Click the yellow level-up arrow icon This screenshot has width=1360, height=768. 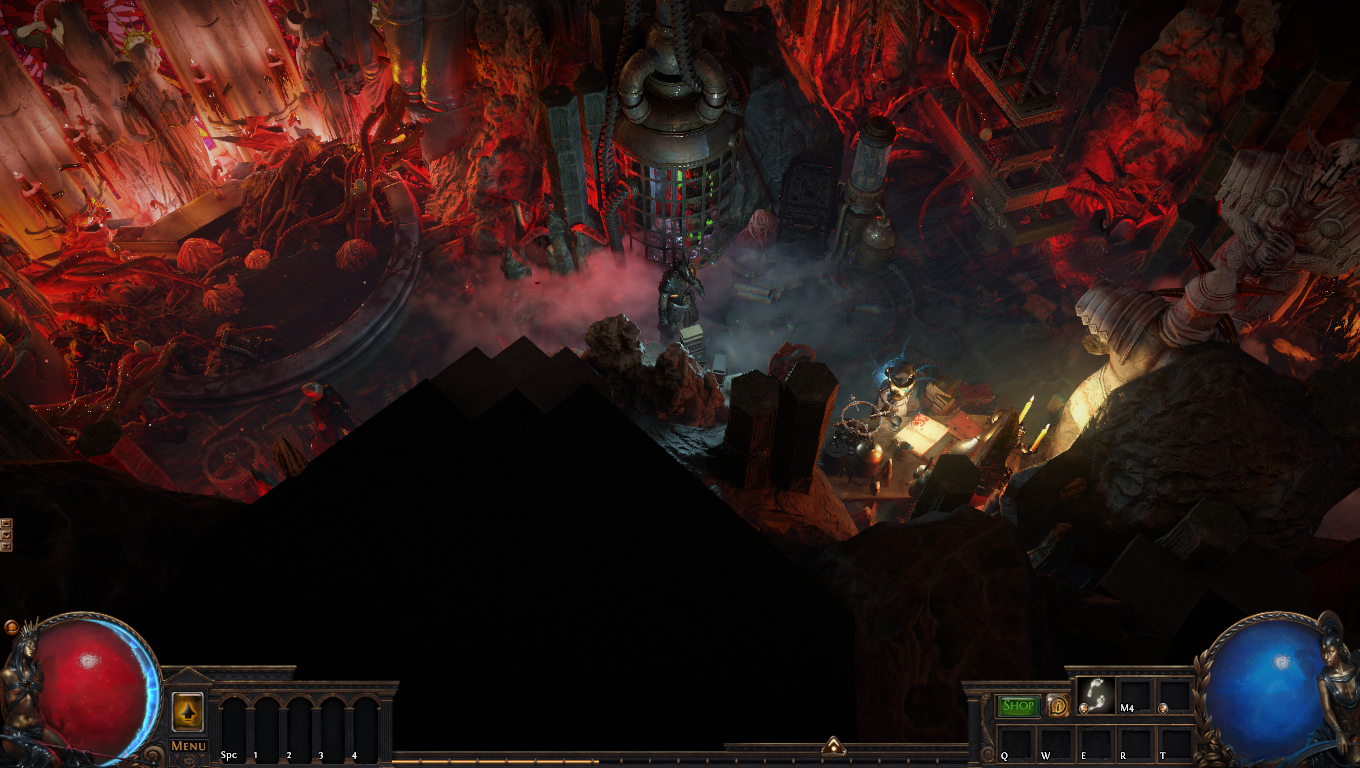point(188,711)
